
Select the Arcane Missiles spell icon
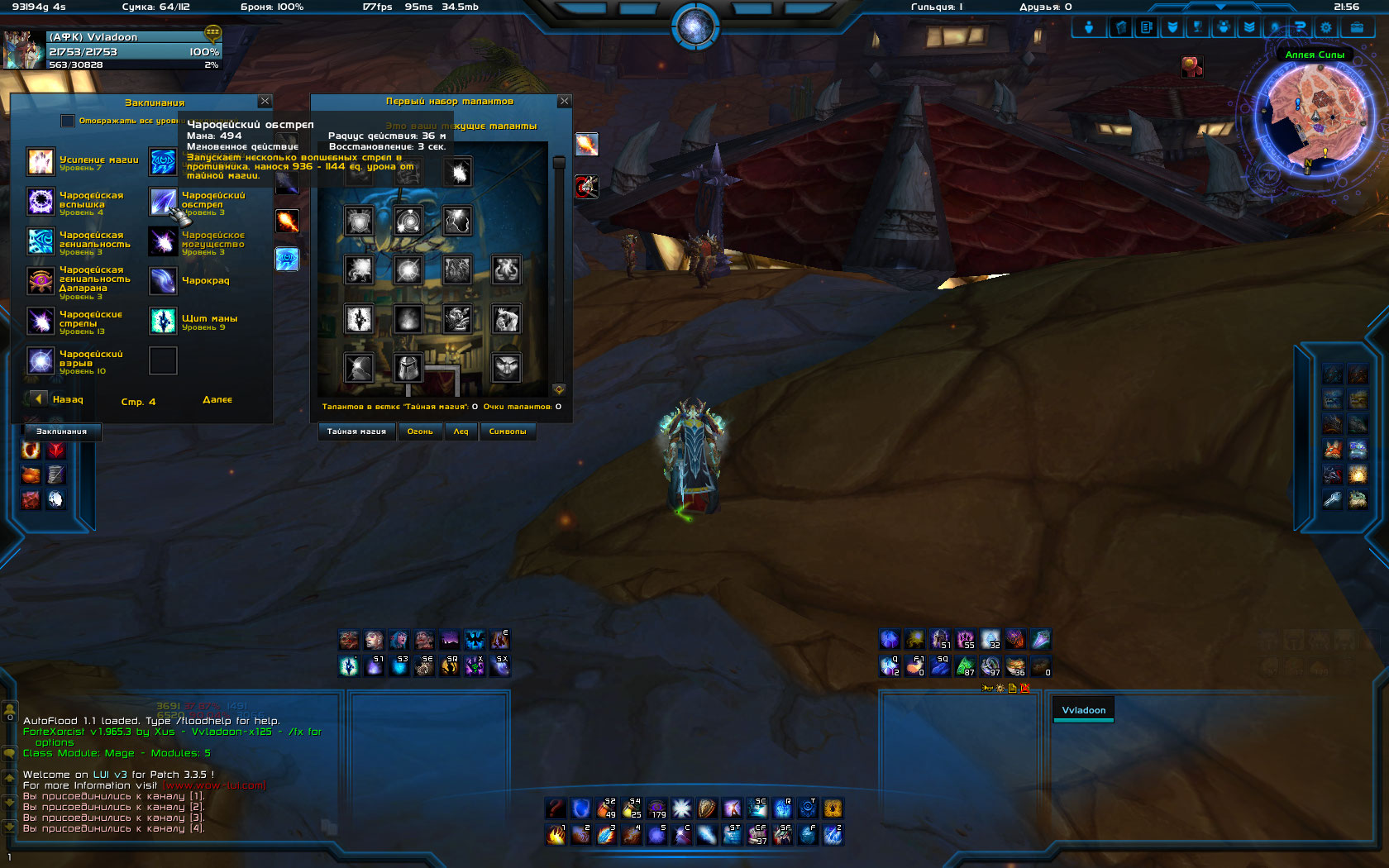41,321
